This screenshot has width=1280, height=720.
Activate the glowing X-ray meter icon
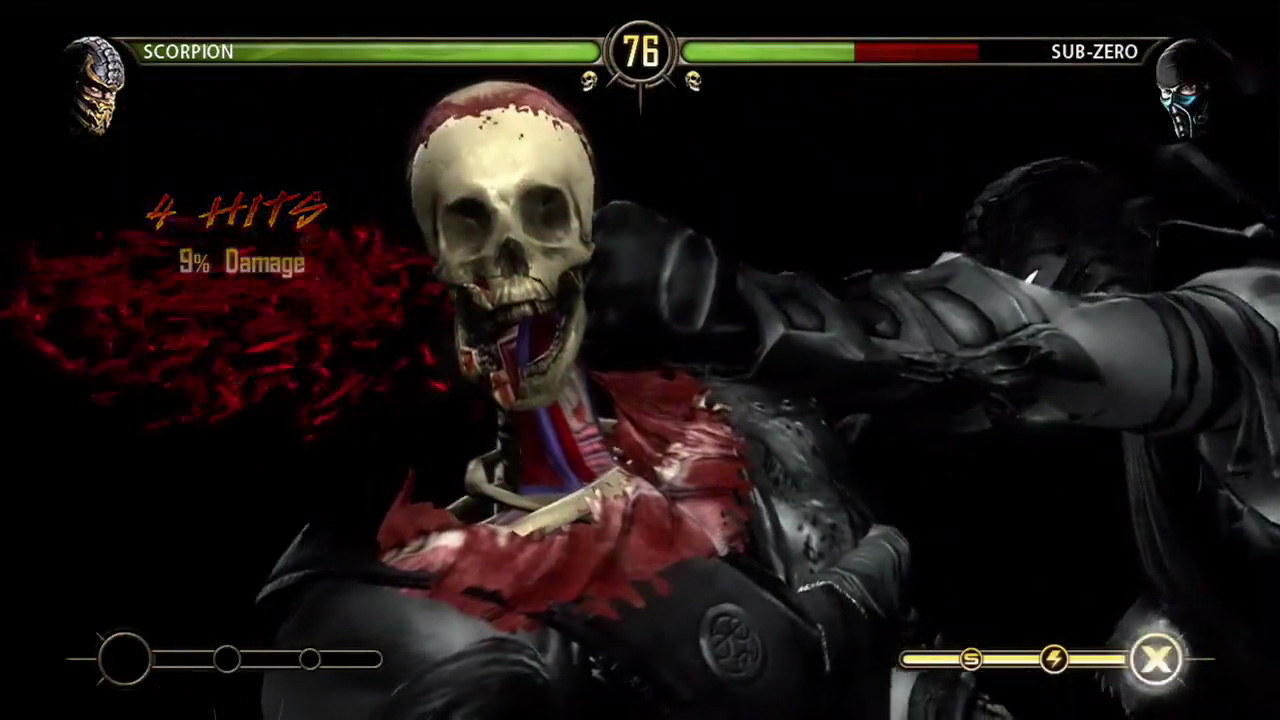1155,659
